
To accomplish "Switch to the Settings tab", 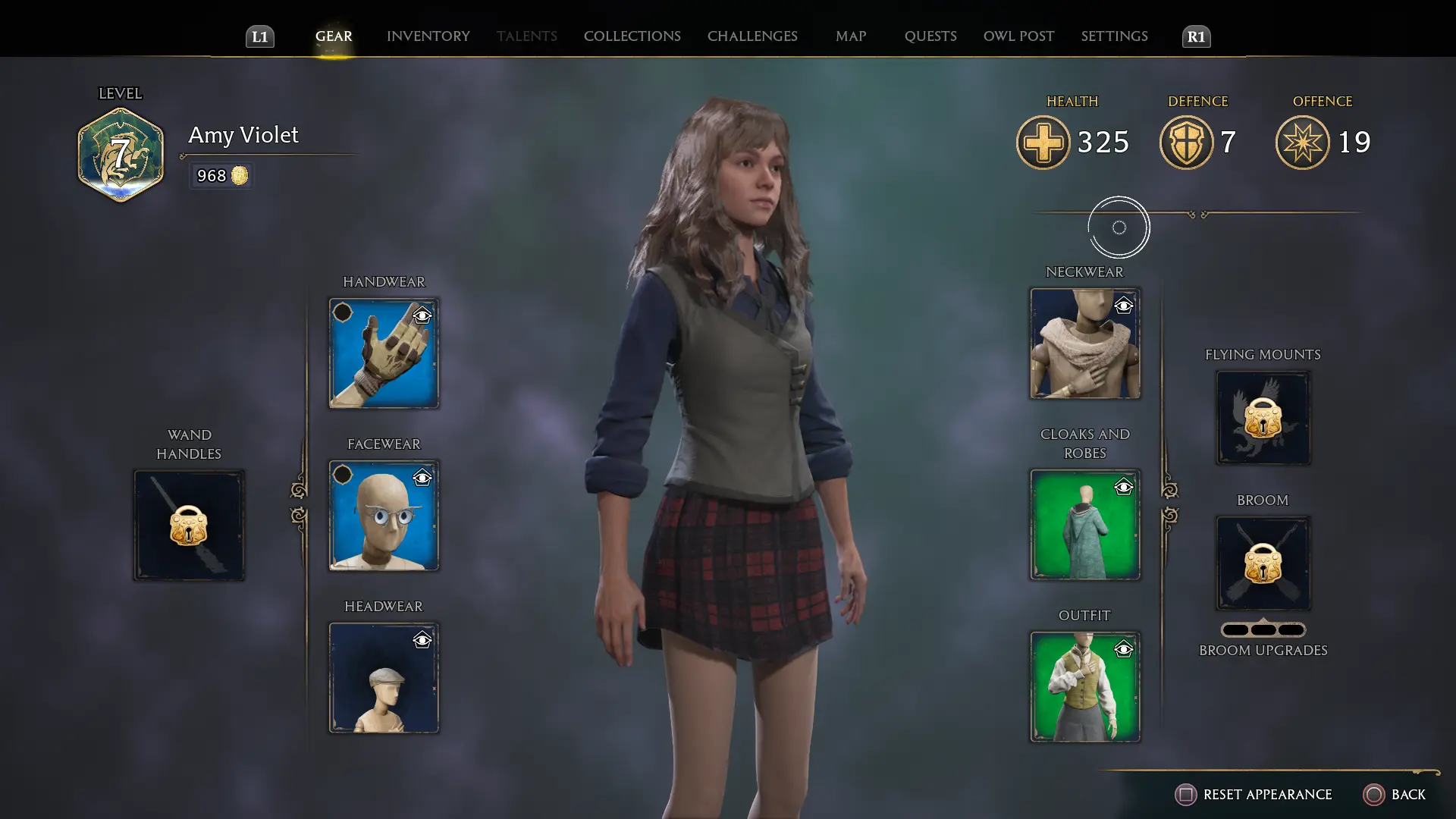I will point(1114,36).
